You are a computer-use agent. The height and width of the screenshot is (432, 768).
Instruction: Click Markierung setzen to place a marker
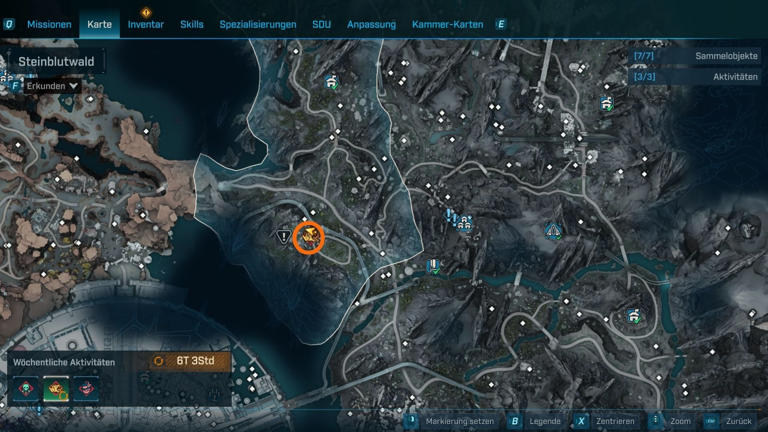(x=457, y=422)
